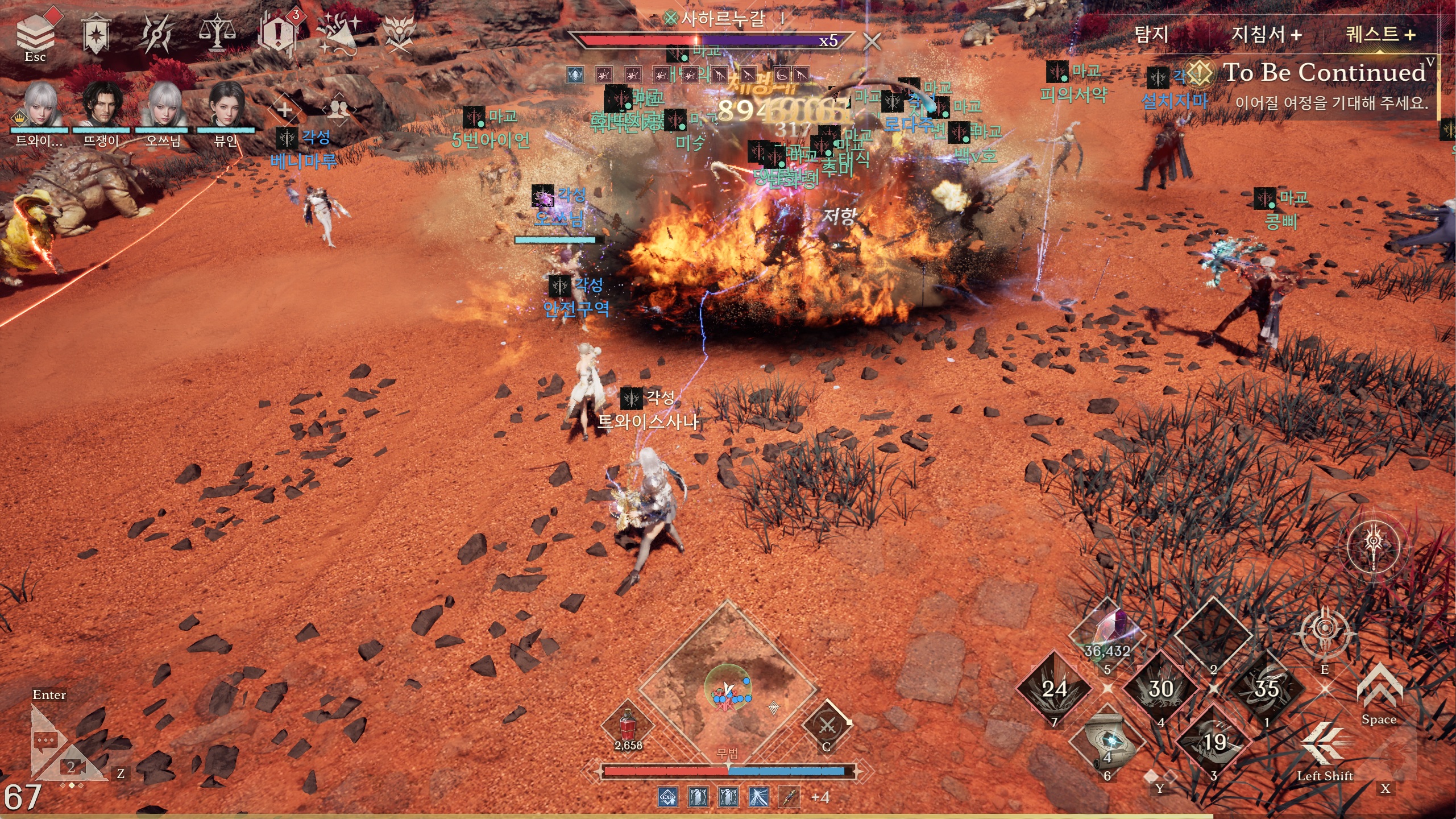
Task: Open the exclamation alert notifications
Action: 278,34
